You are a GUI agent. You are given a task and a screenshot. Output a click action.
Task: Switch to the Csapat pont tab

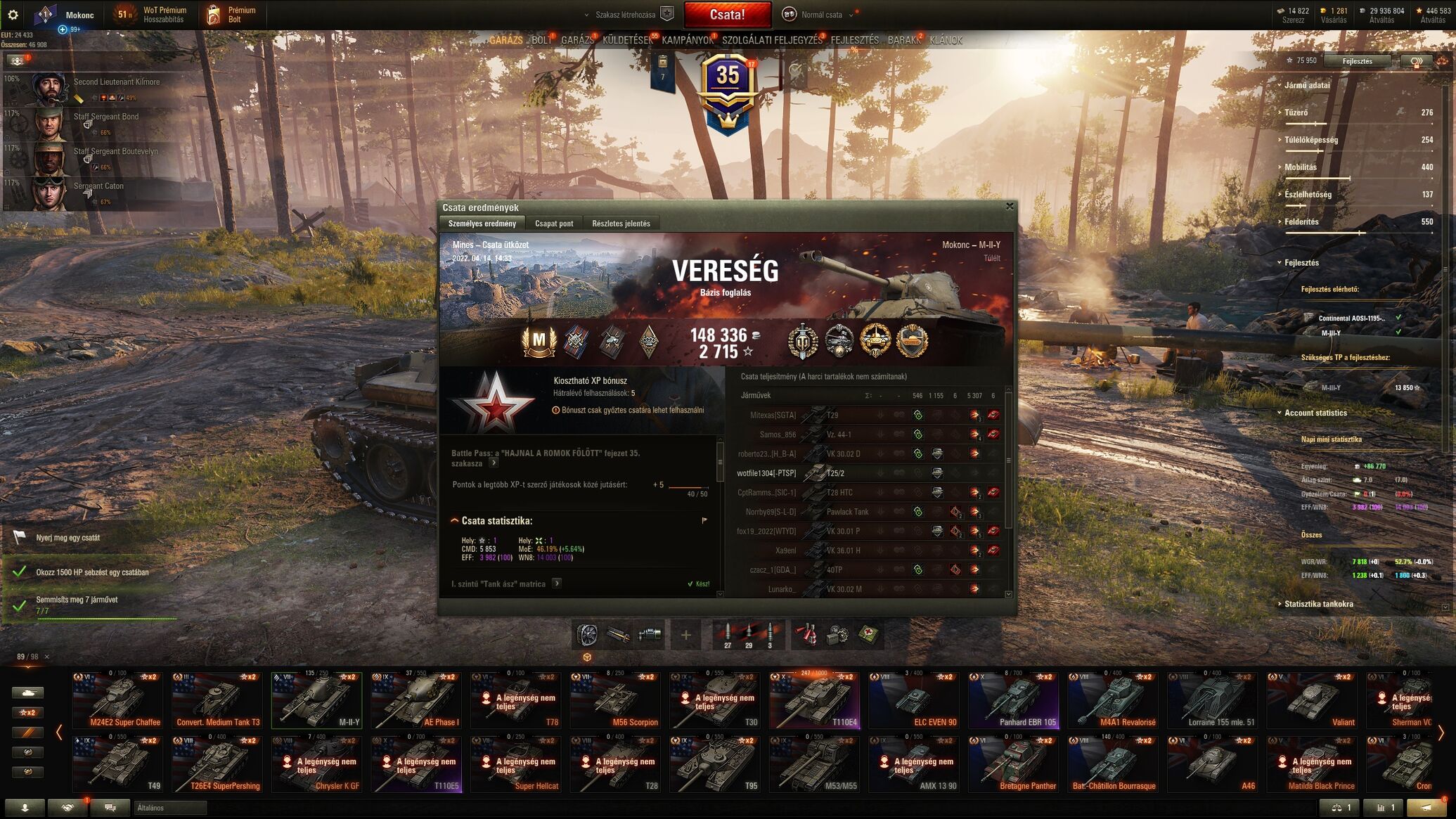554,224
